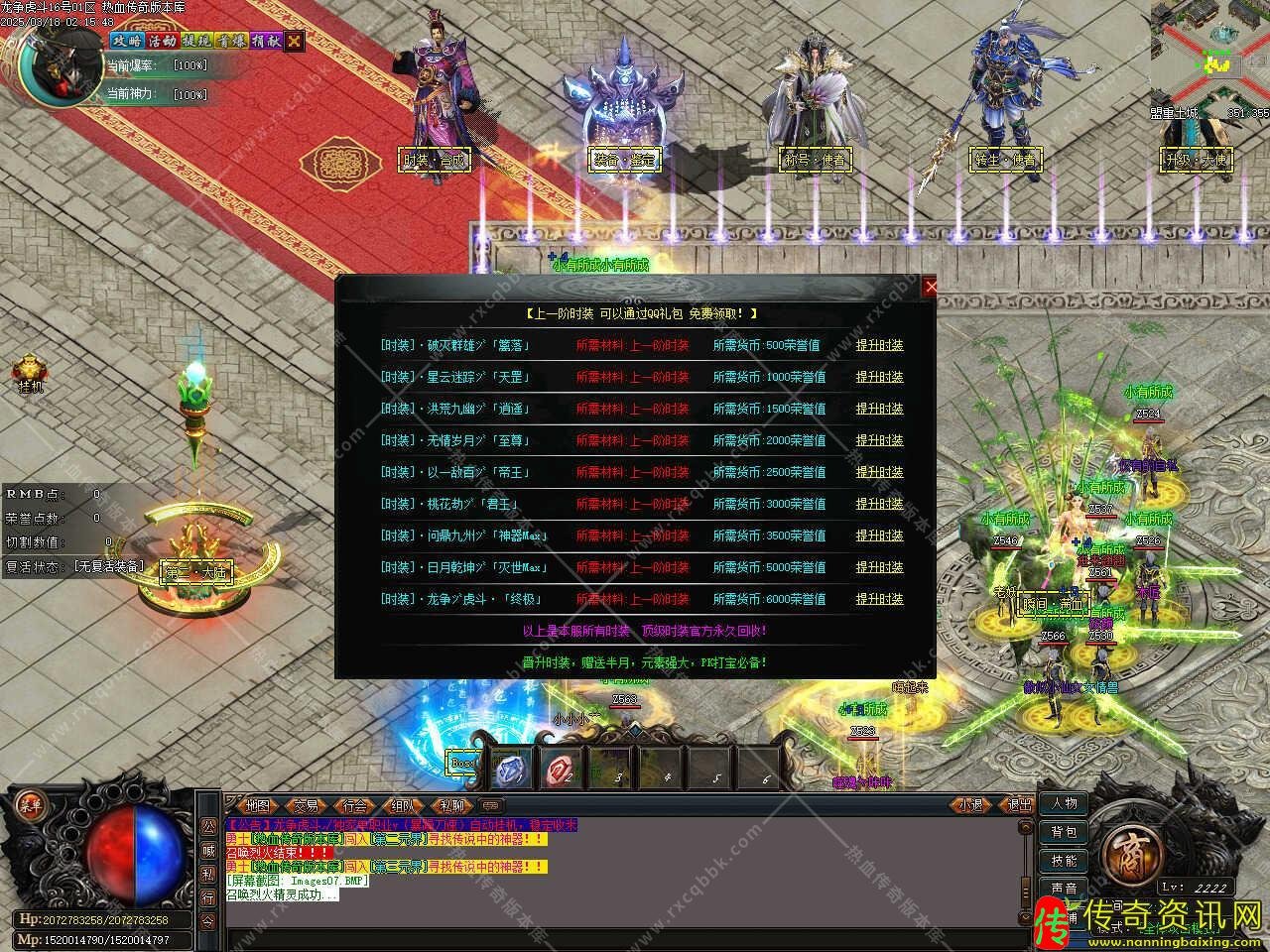This screenshot has width=1270, height=952.
Task: Click the 提现 button
Action: (195, 41)
